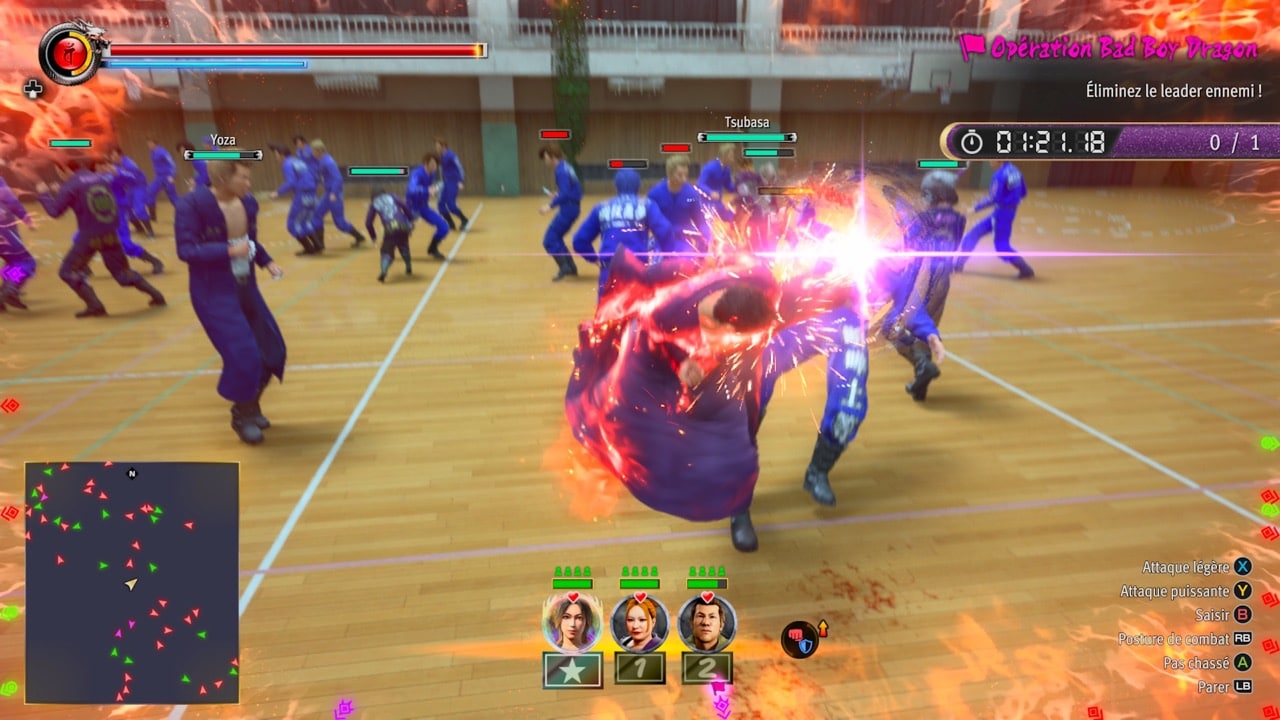This screenshot has height=720, width=1280.
Task: Click the fist and shield buff icon
Action: [799, 639]
